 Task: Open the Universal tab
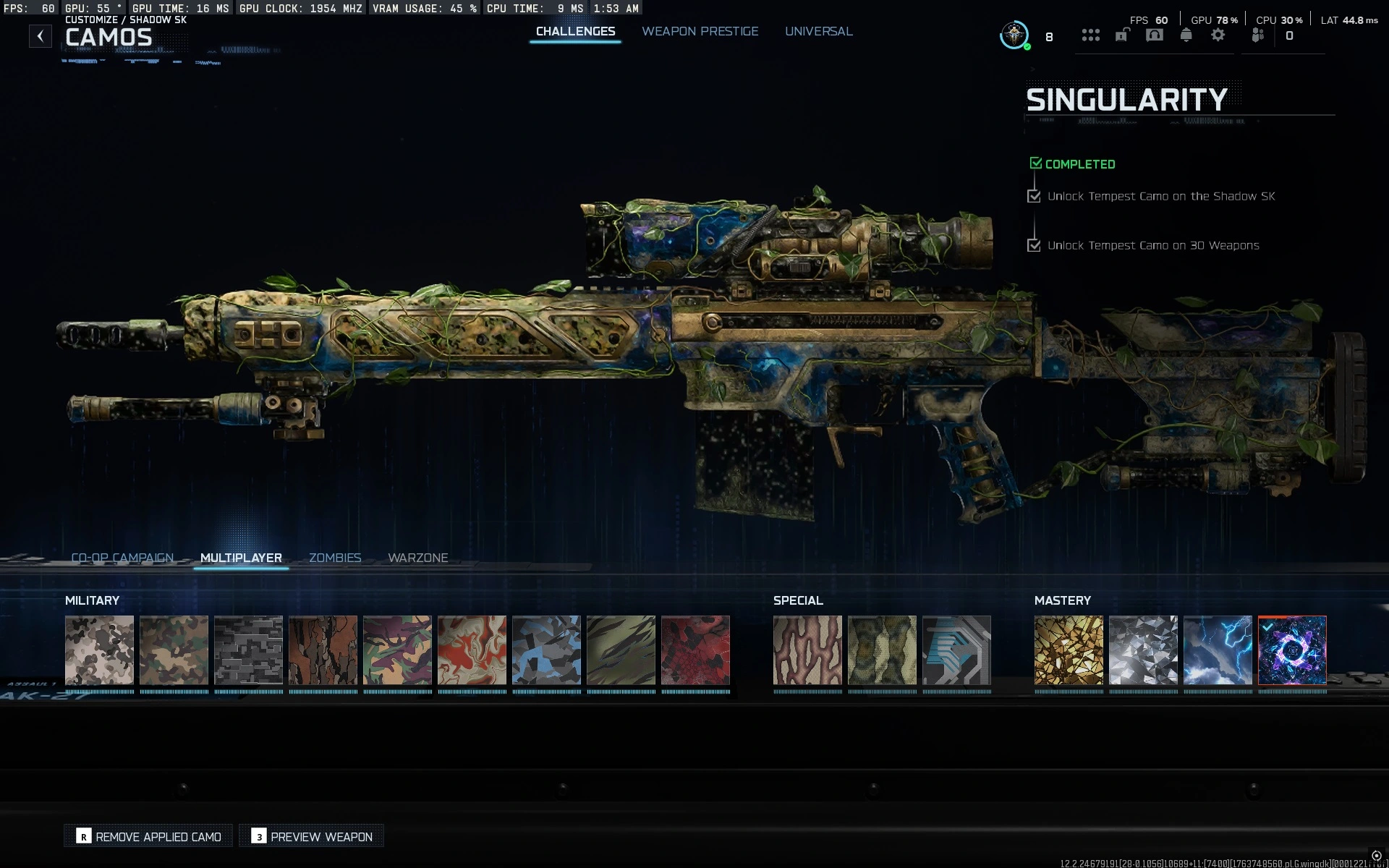[x=818, y=31]
